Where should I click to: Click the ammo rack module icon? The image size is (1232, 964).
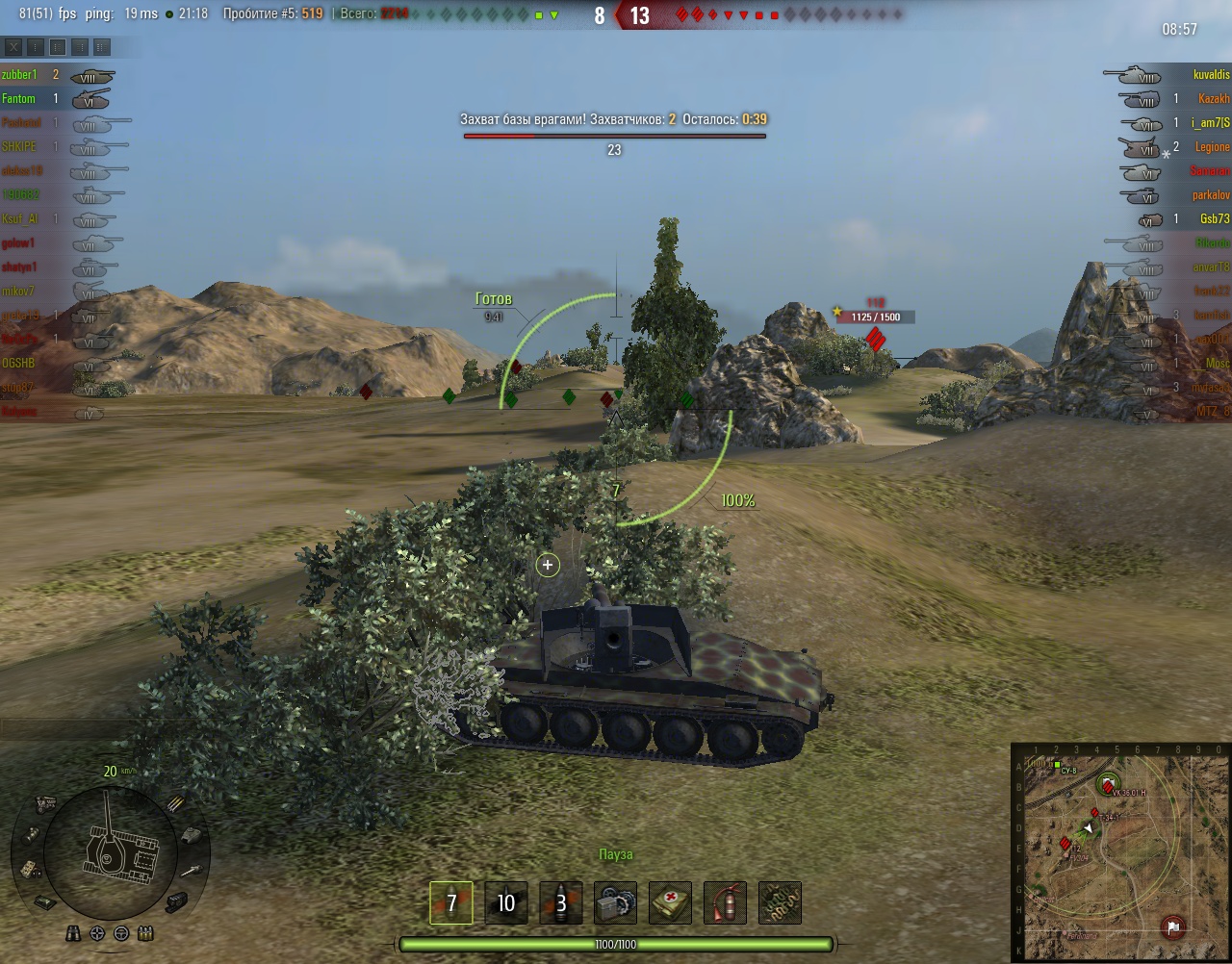[175, 803]
